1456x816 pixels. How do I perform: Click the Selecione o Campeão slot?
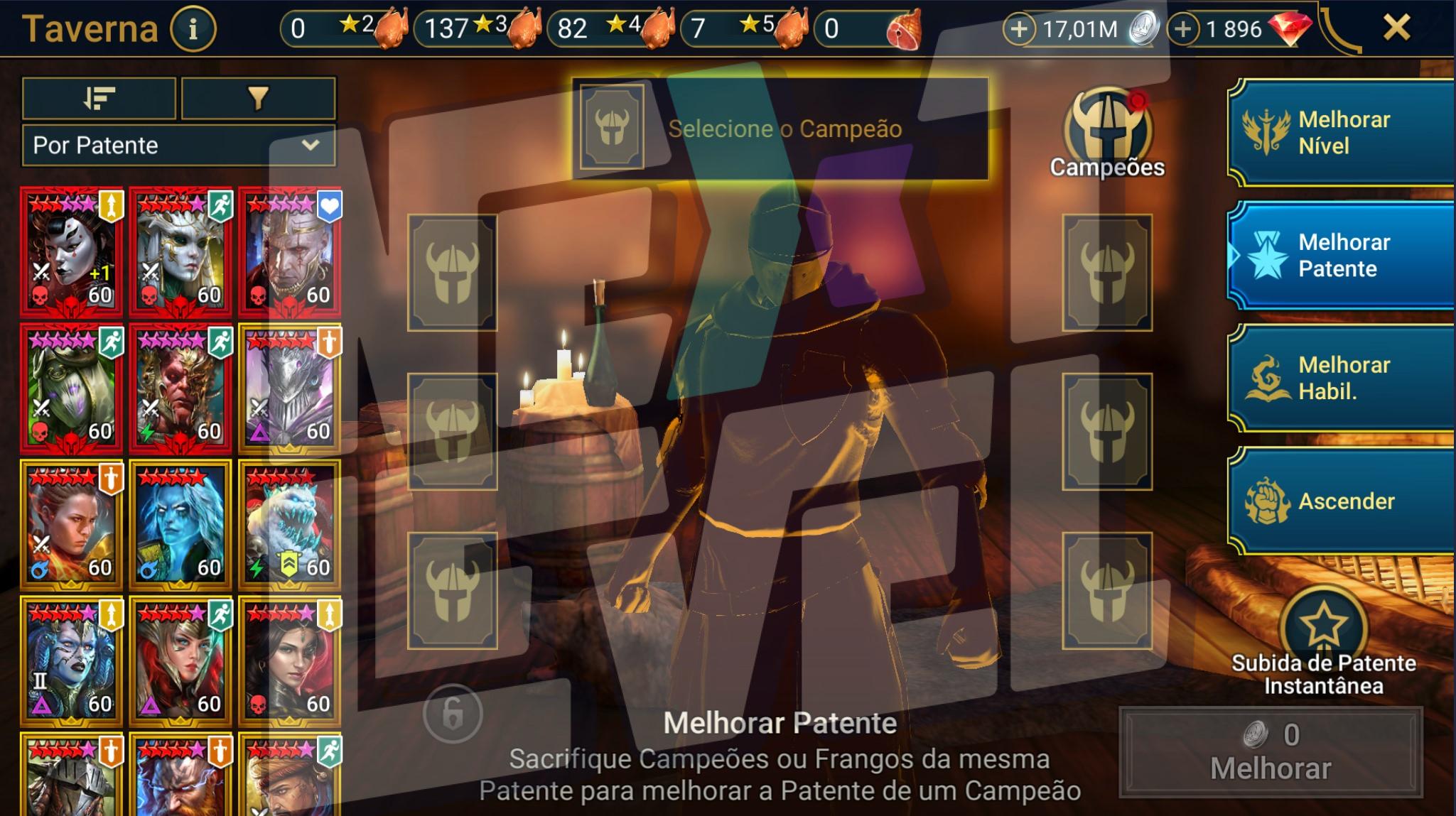pyautogui.click(x=780, y=129)
